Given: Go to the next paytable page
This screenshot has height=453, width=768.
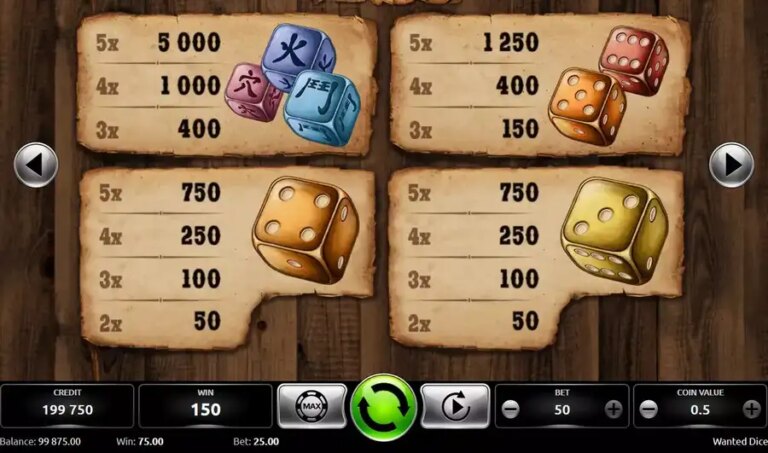Looking at the screenshot, I should point(731,165).
